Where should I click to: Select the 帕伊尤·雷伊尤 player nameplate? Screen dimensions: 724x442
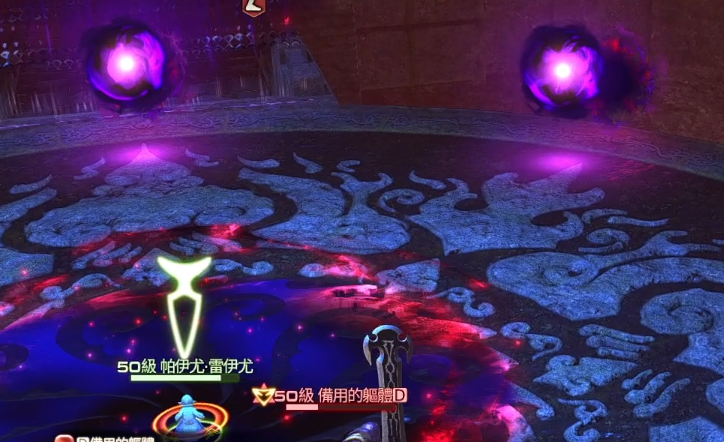tap(185, 367)
